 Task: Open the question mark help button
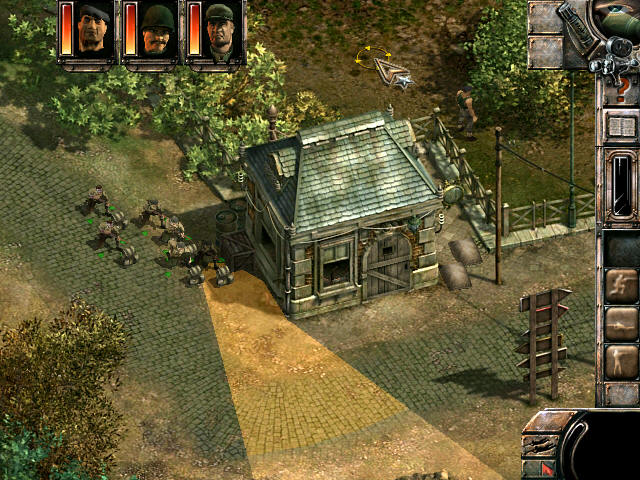click(x=622, y=88)
